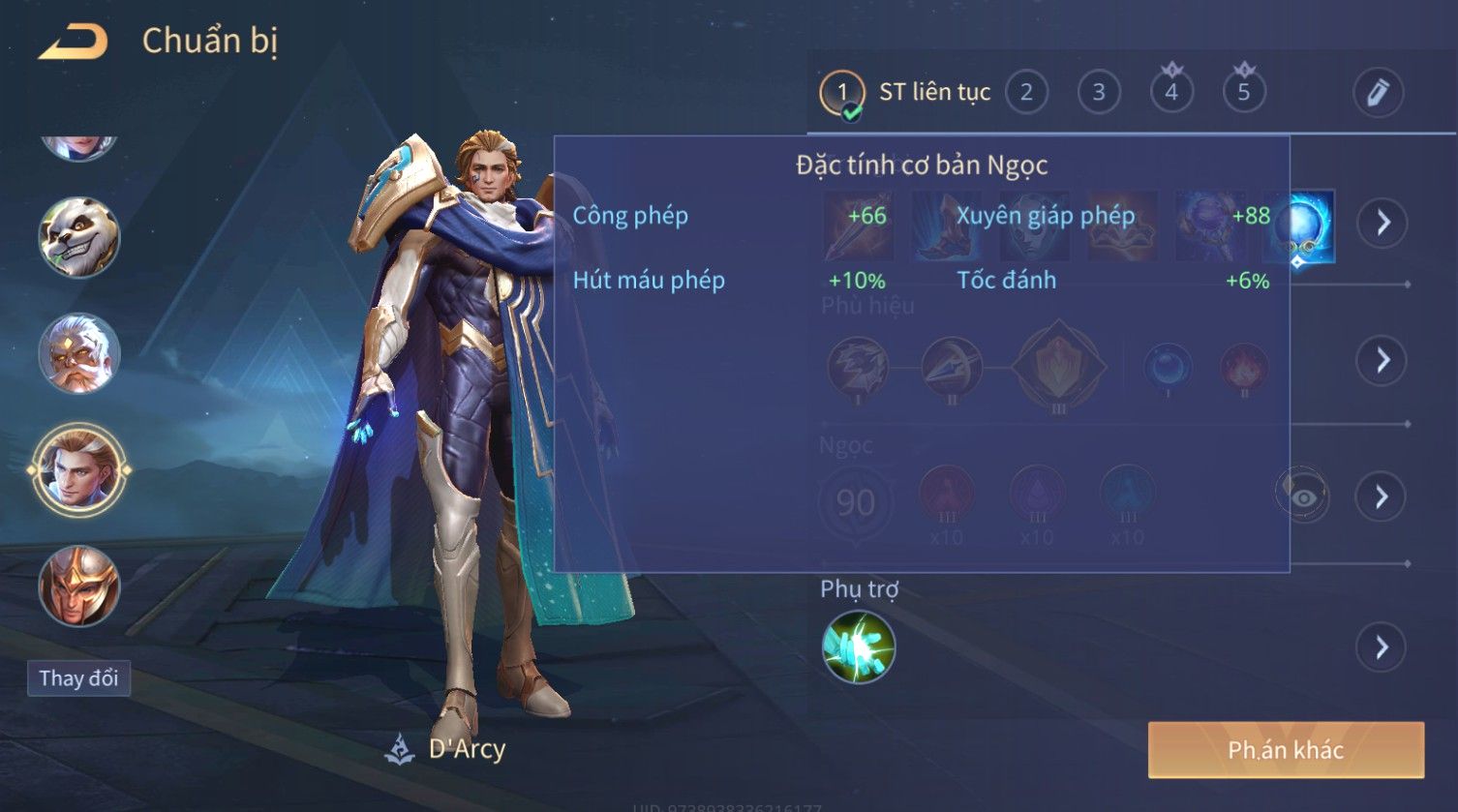Pick the golden-helmet hero portrait
The image size is (1458, 812).
tap(78, 586)
